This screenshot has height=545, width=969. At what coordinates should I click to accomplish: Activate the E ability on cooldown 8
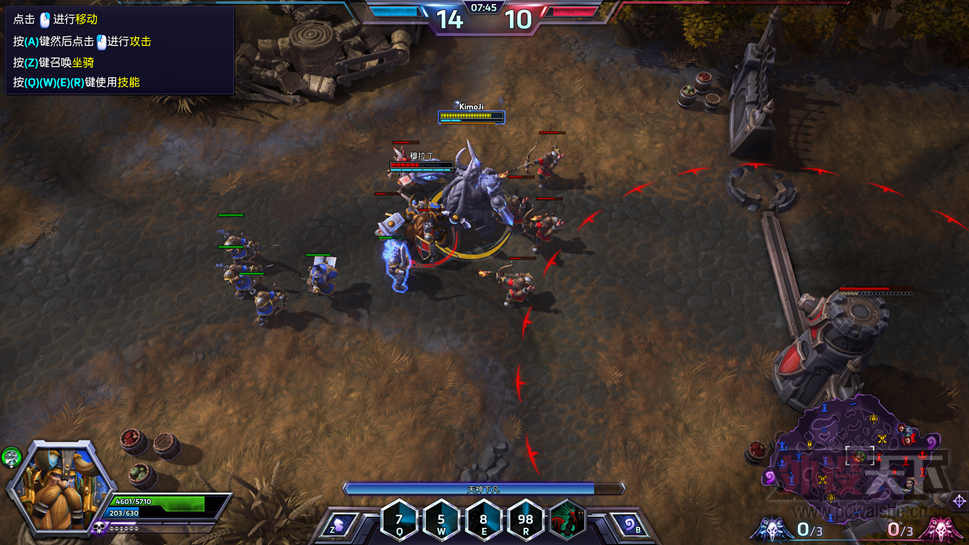pyautogui.click(x=483, y=520)
